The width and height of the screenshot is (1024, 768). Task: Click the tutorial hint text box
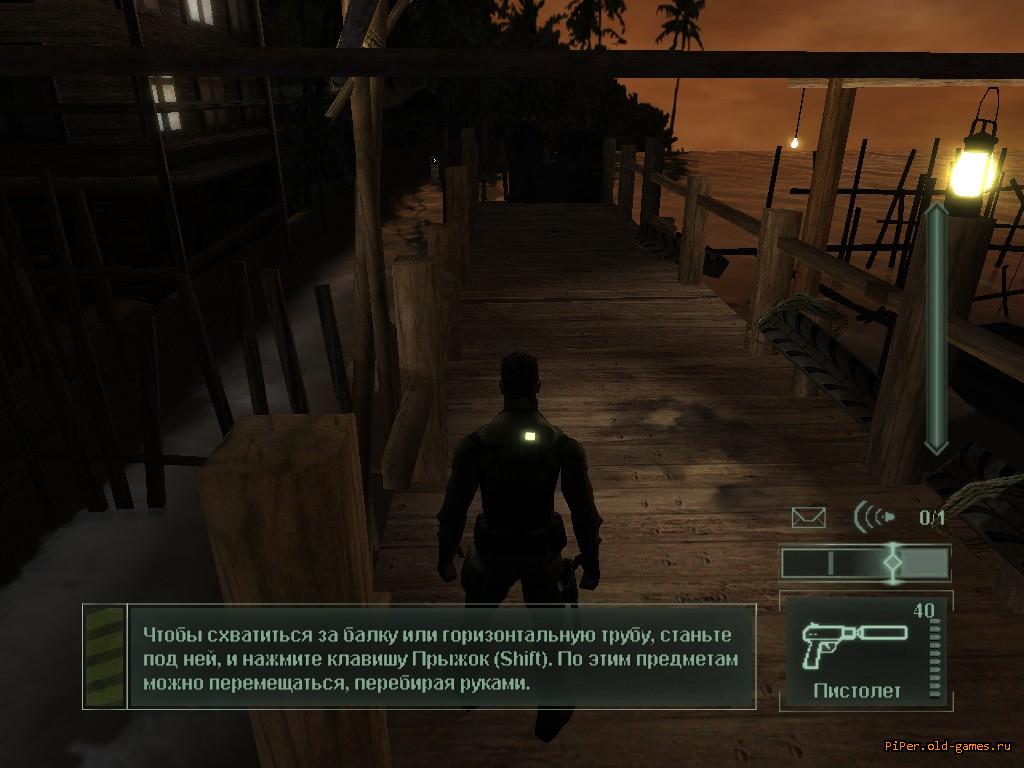coord(438,659)
